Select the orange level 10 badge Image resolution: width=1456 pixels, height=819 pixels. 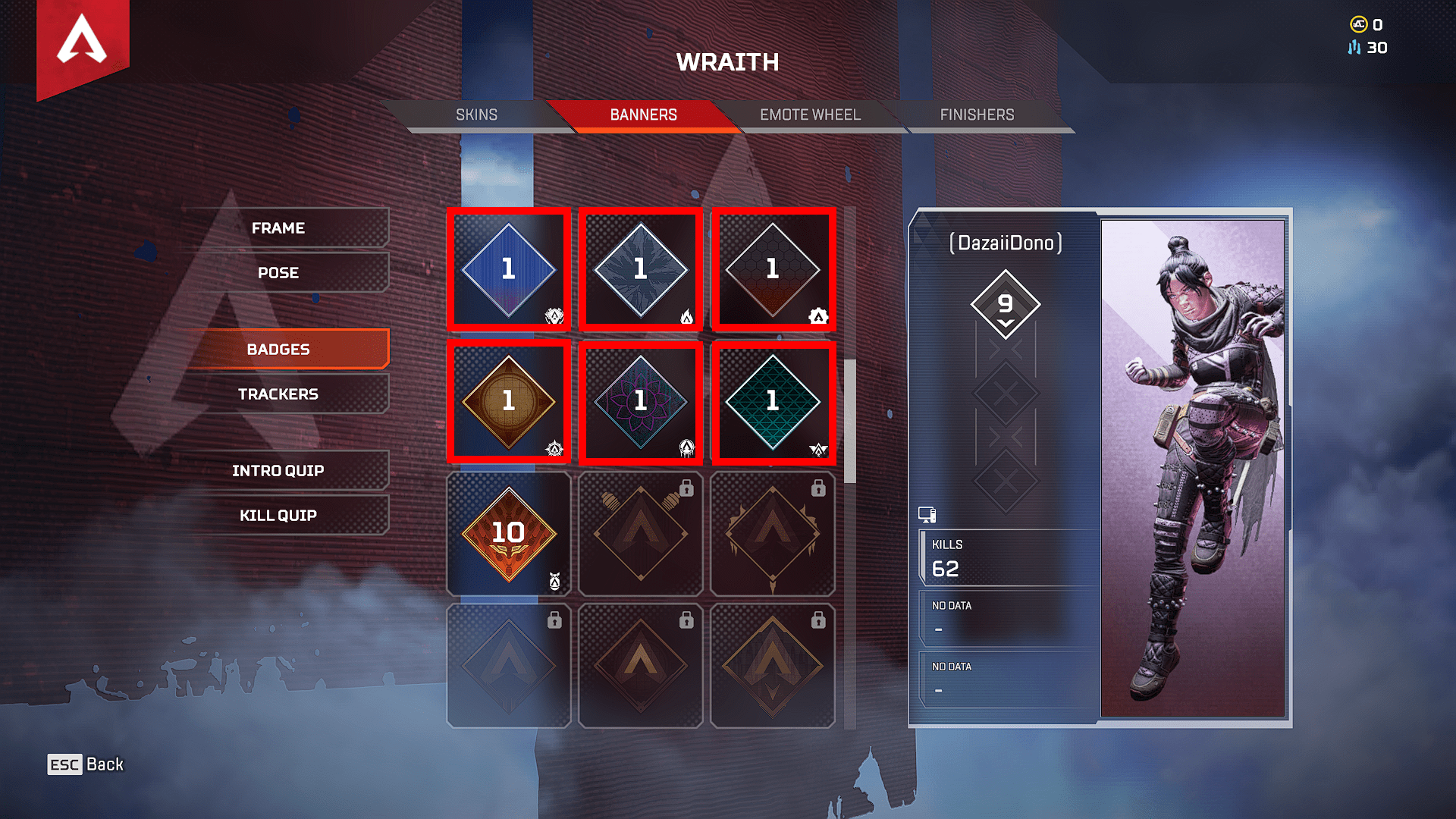tap(509, 534)
